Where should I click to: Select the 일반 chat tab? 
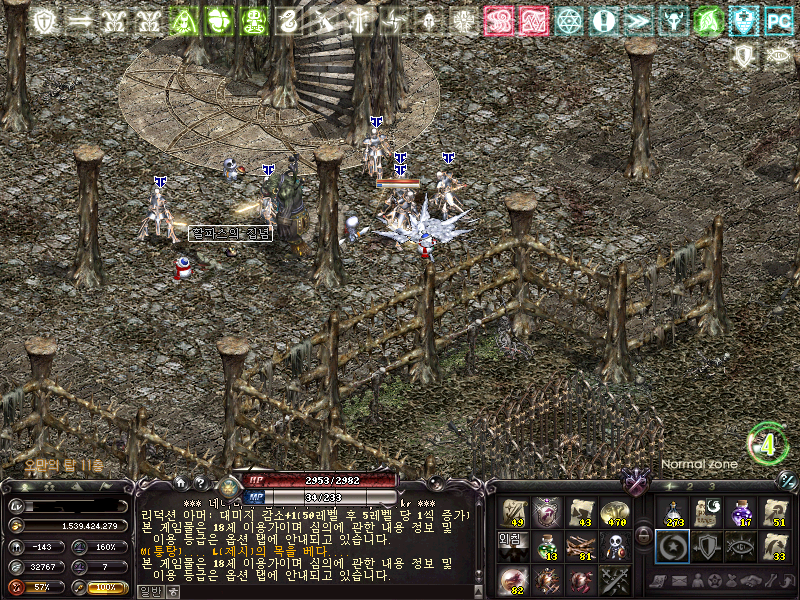(148, 591)
